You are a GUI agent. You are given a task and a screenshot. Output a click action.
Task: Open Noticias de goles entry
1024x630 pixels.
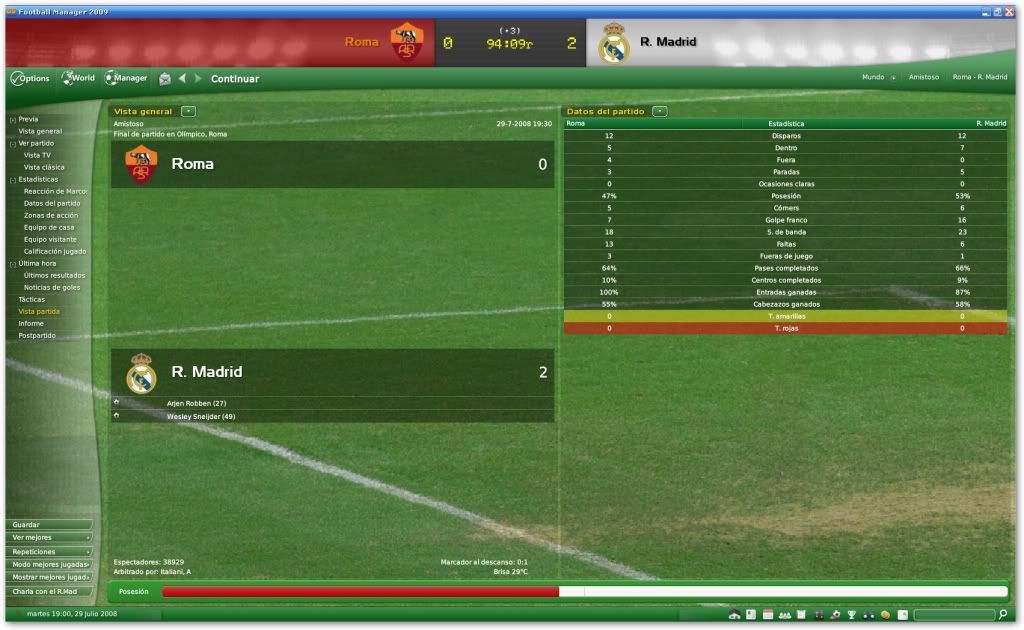[x=52, y=287]
